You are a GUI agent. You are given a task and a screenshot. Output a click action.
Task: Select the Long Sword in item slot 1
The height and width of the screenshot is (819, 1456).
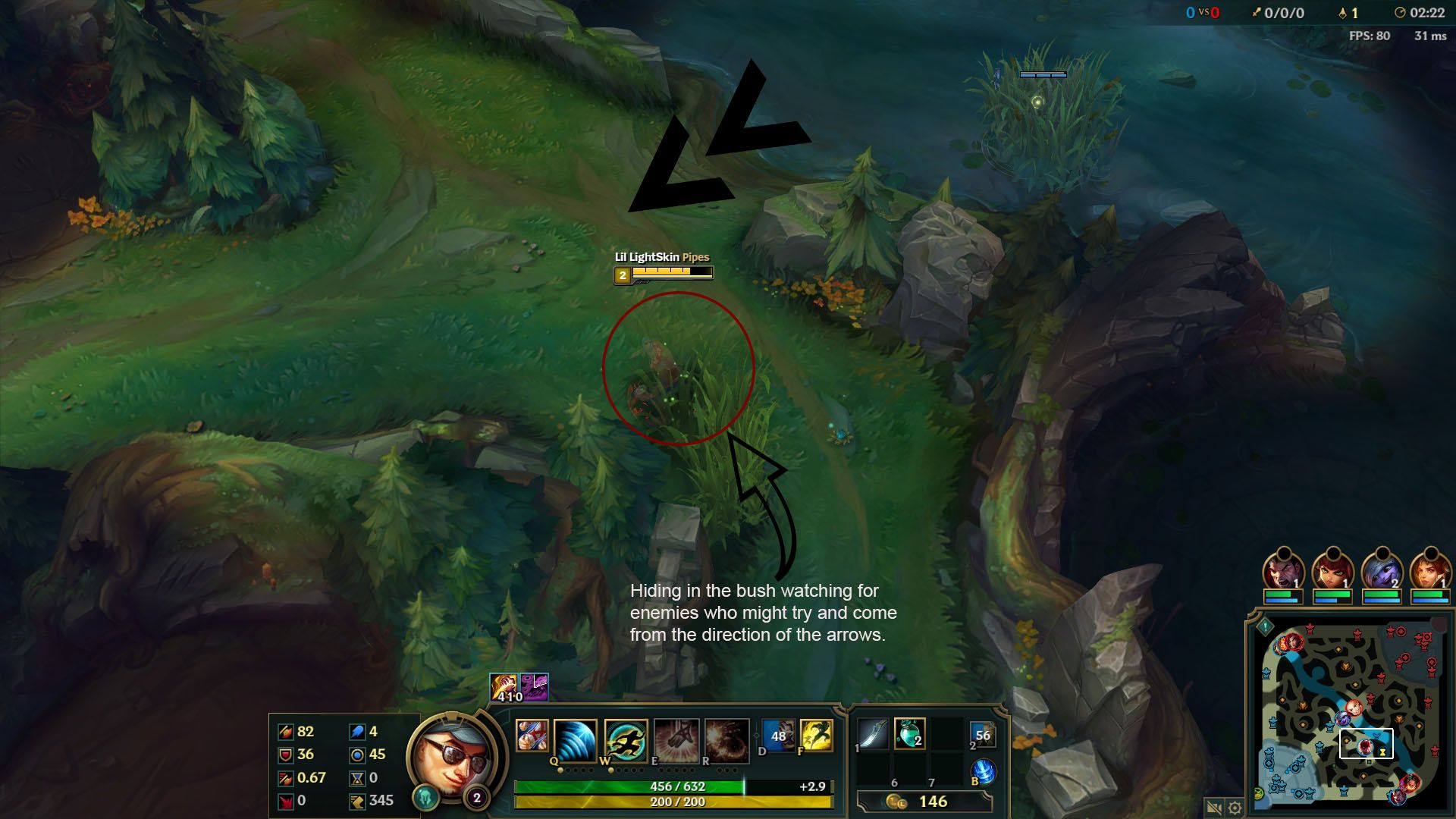click(871, 733)
